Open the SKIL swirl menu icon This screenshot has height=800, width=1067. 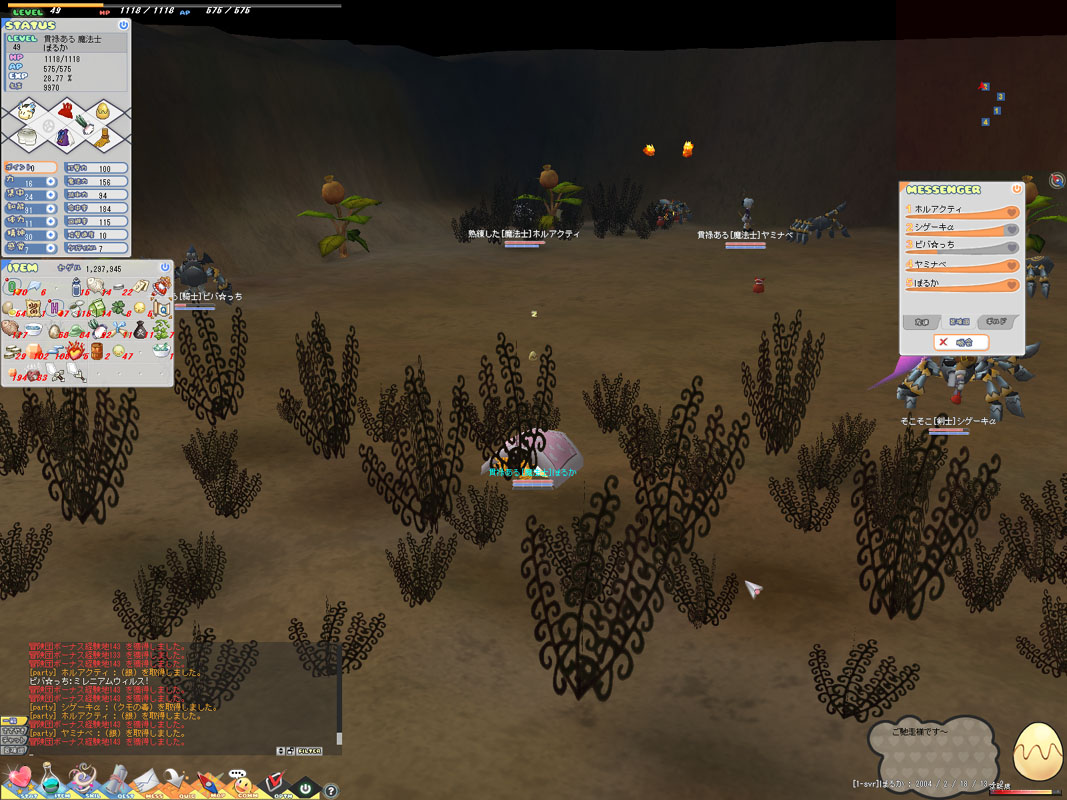[x=82, y=778]
